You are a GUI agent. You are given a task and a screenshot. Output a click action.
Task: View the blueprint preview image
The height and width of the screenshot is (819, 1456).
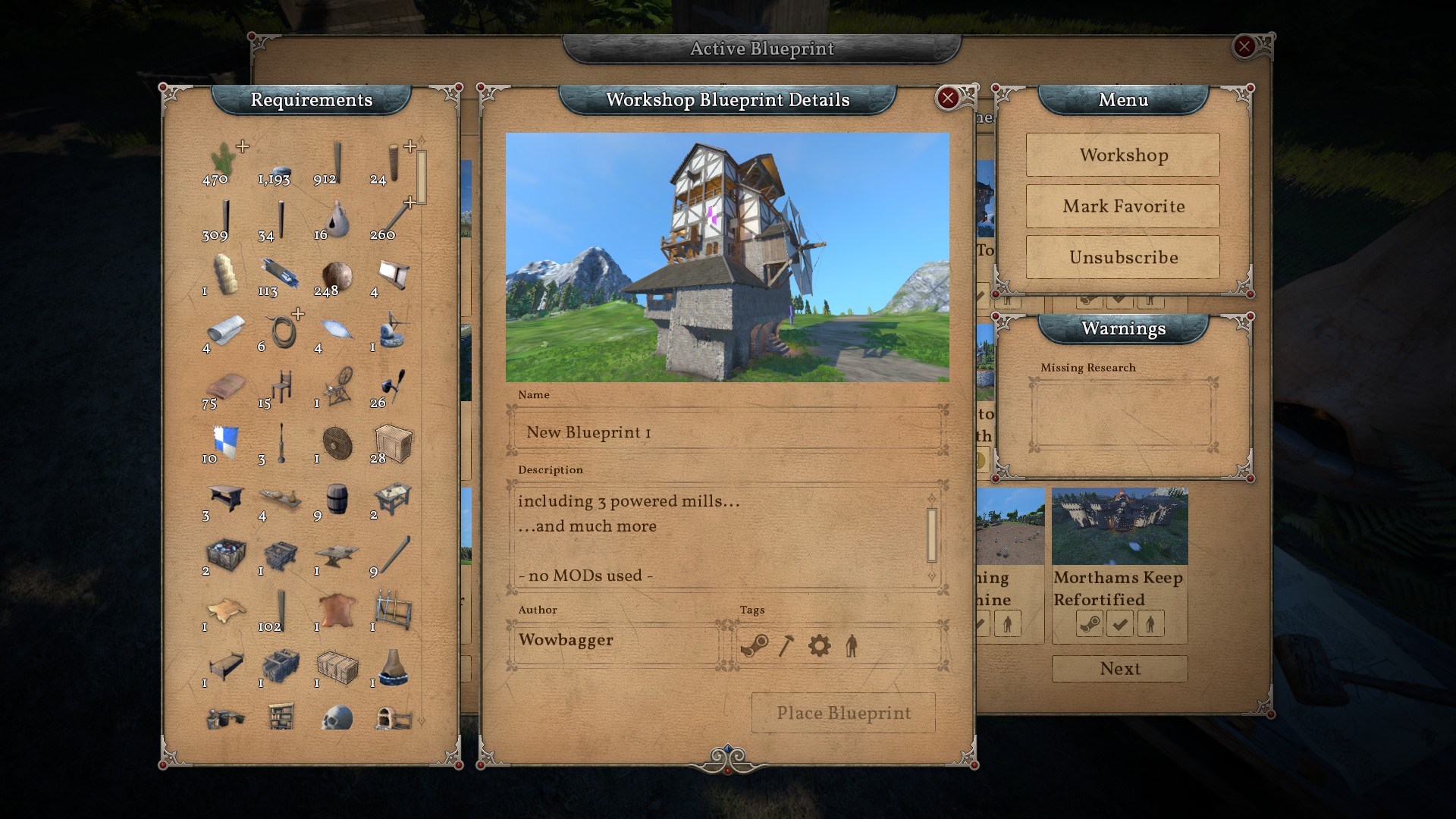point(726,257)
